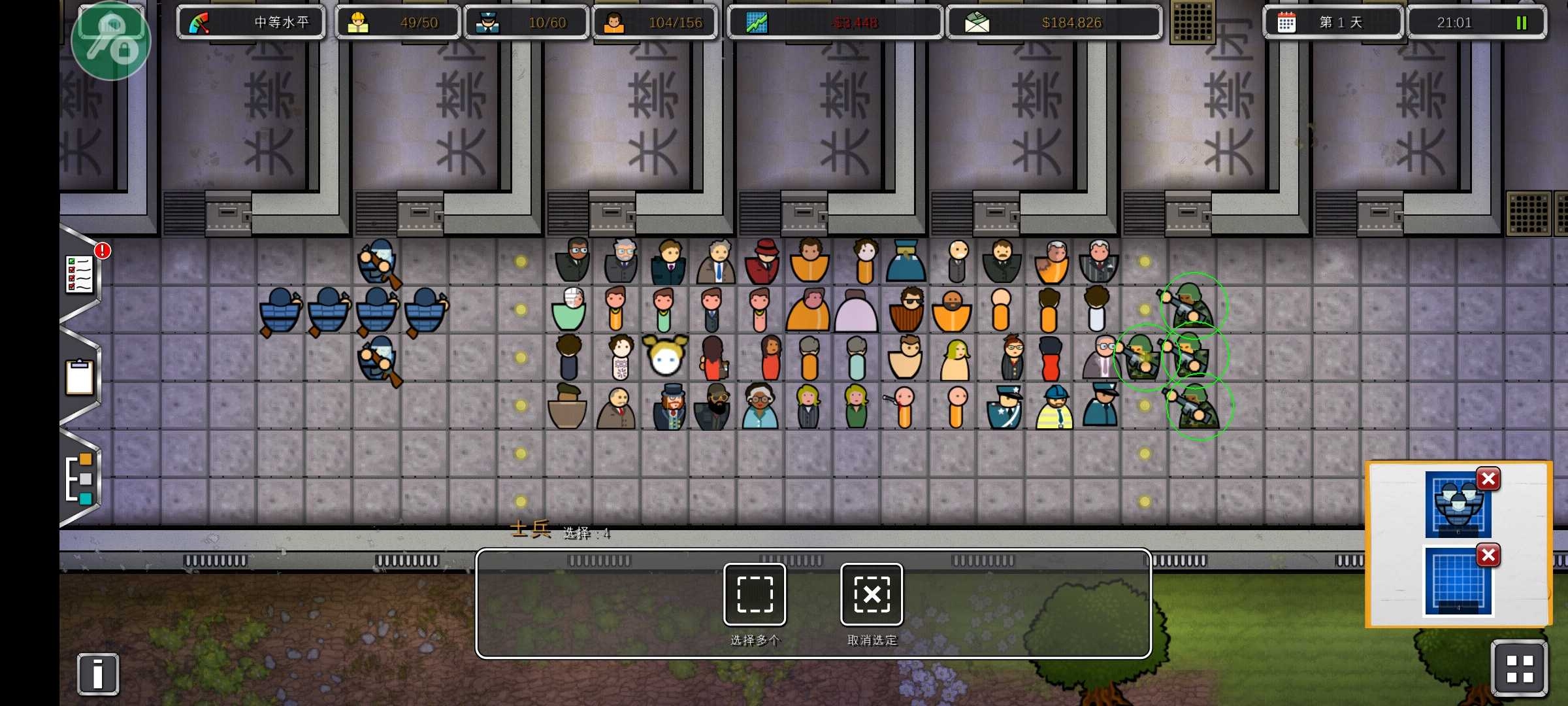
Task: Show the prisoner count 104/156 panel
Action: tap(655, 23)
